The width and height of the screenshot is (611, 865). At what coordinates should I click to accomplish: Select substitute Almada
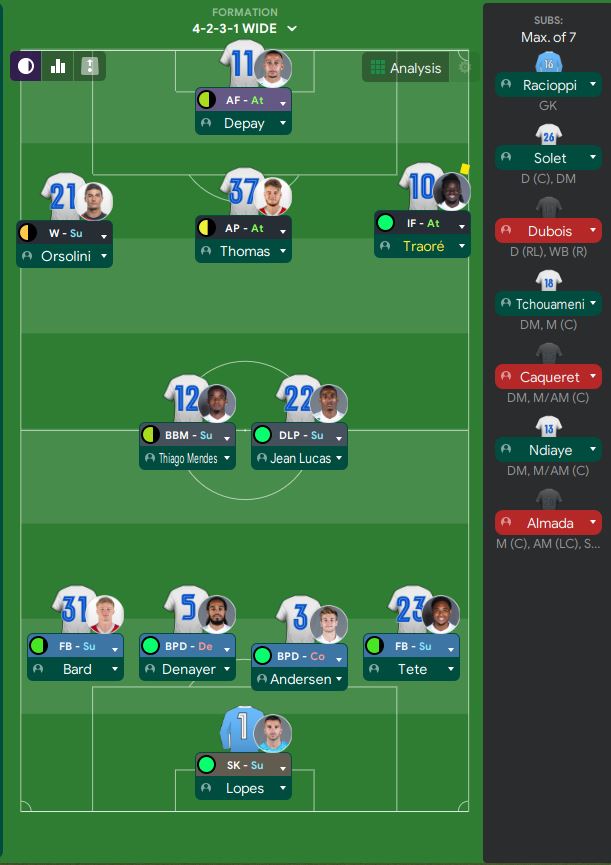pyautogui.click(x=548, y=523)
